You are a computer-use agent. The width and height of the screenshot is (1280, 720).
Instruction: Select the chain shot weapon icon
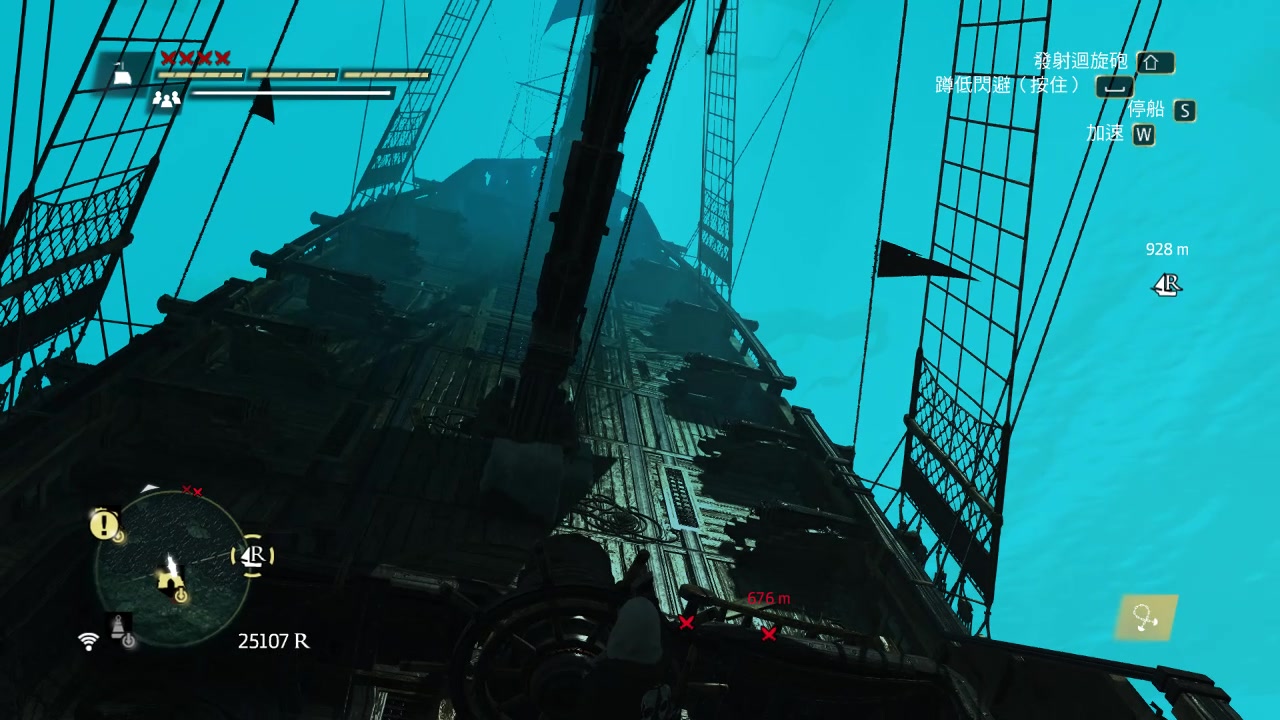pos(1146,618)
